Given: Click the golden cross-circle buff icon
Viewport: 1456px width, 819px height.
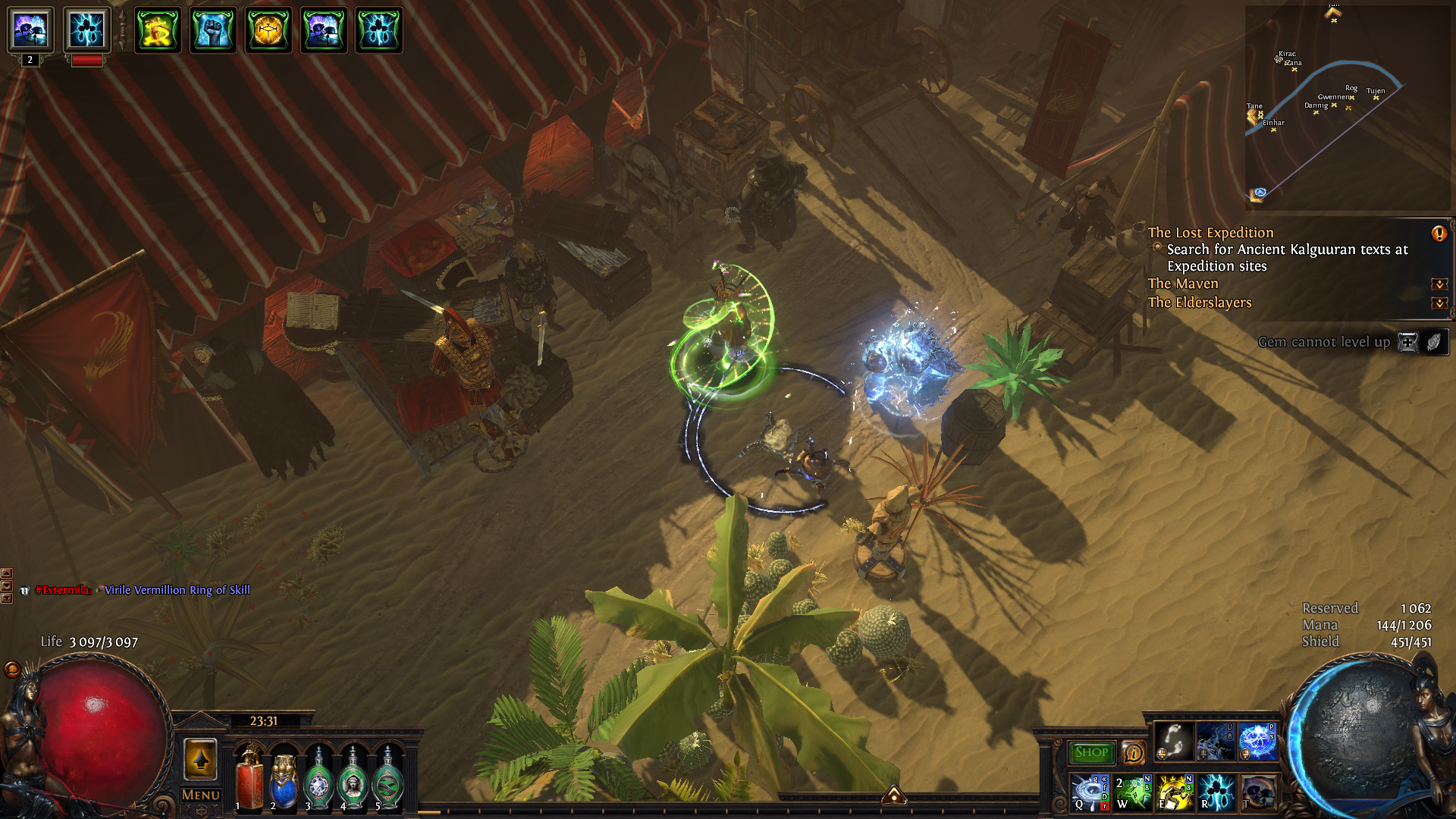Looking at the screenshot, I should [268, 30].
